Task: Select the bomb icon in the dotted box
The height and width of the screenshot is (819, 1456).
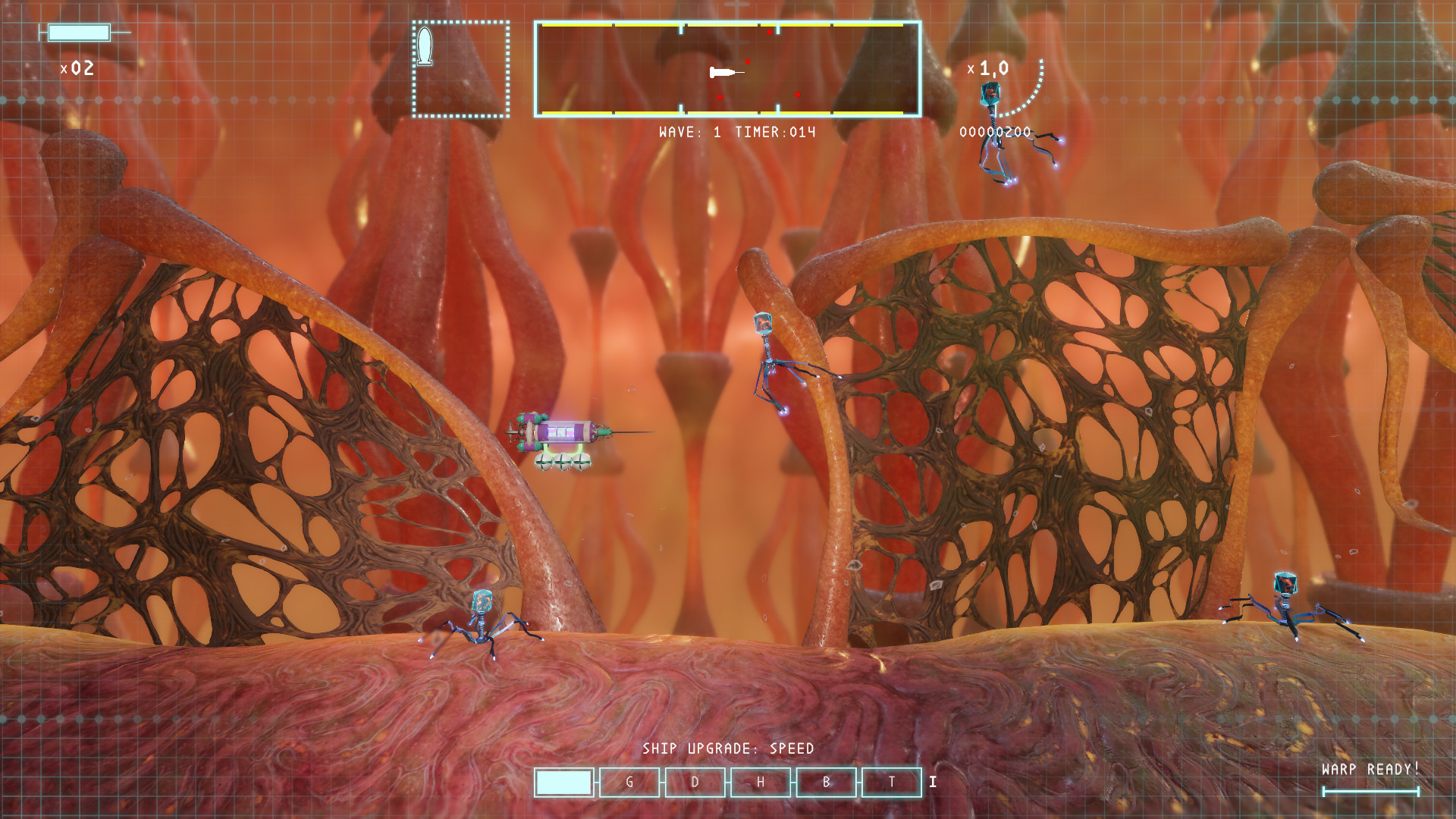Action: click(425, 46)
